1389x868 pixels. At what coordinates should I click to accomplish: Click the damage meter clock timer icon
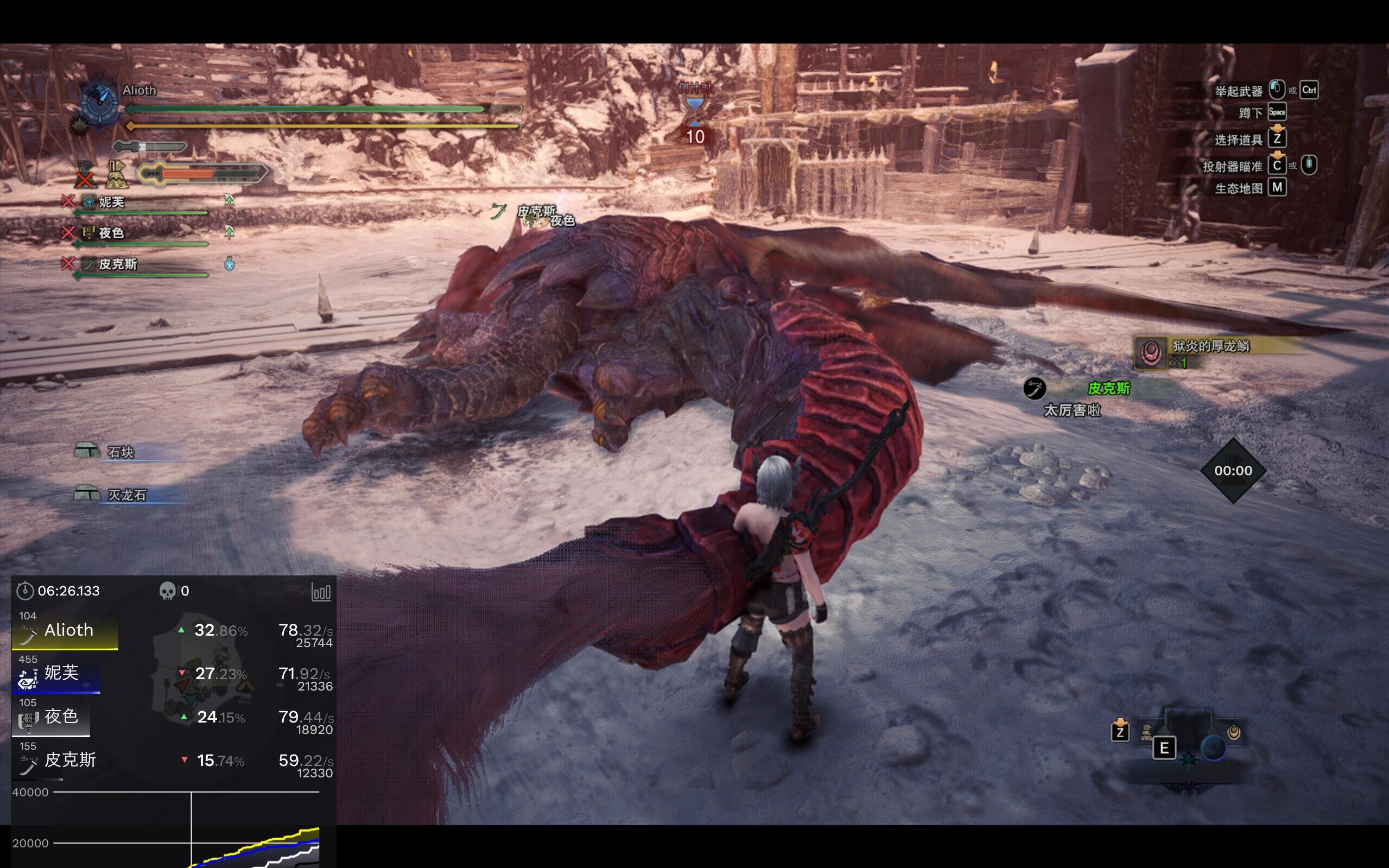[x=24, y=591]
